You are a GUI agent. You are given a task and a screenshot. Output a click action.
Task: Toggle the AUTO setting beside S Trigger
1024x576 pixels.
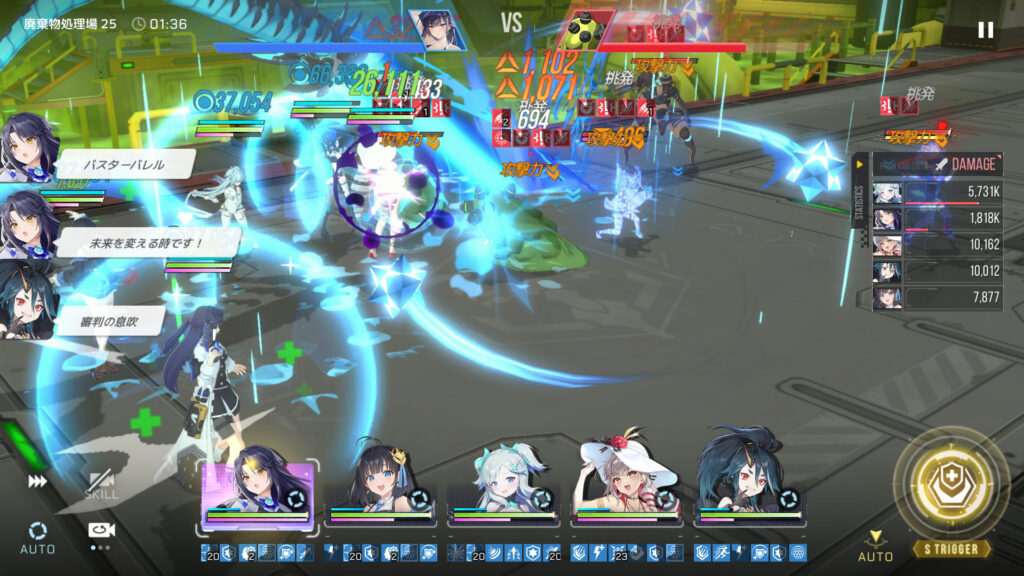876,546
